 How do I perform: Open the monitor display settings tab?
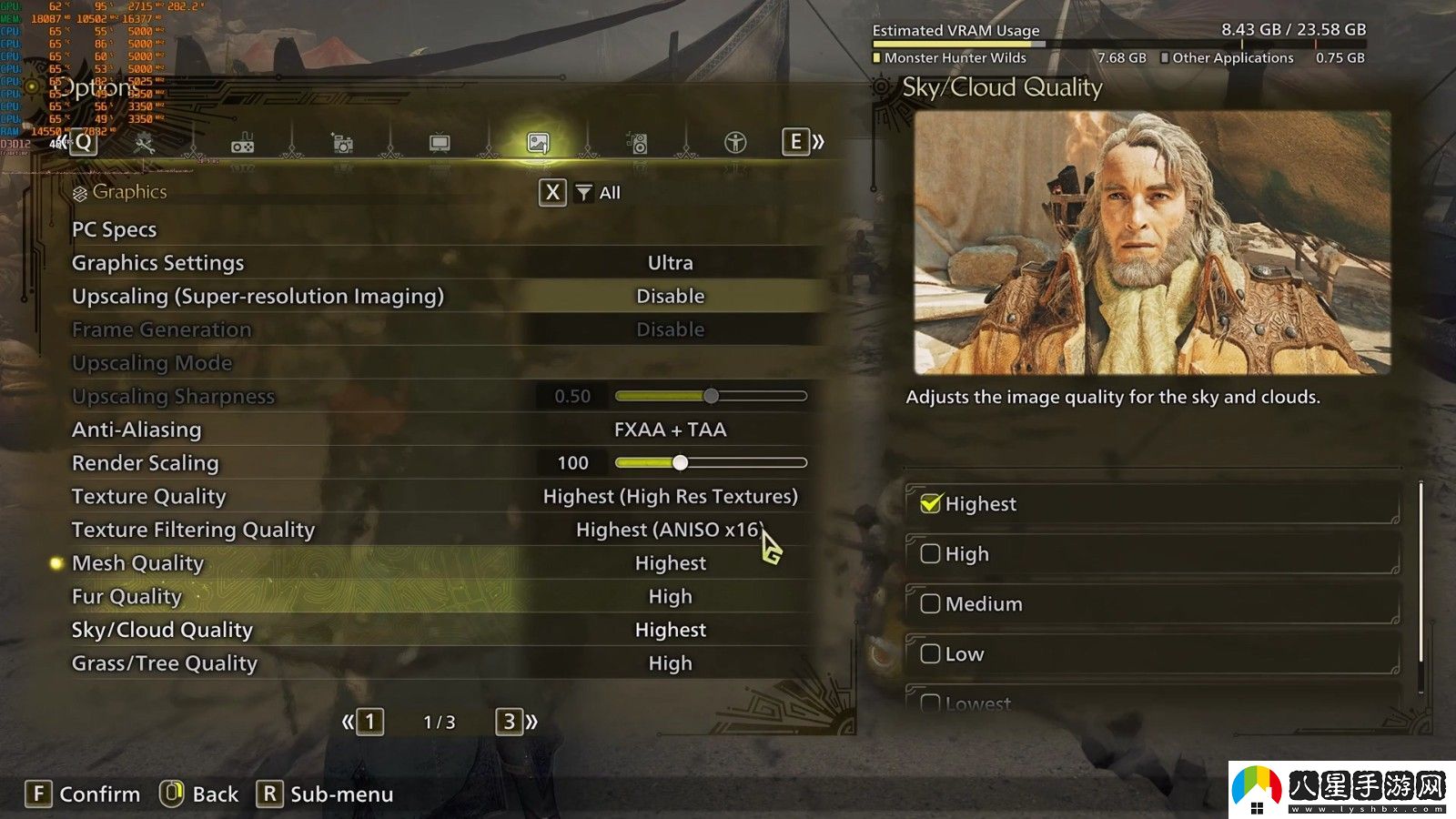440,143
